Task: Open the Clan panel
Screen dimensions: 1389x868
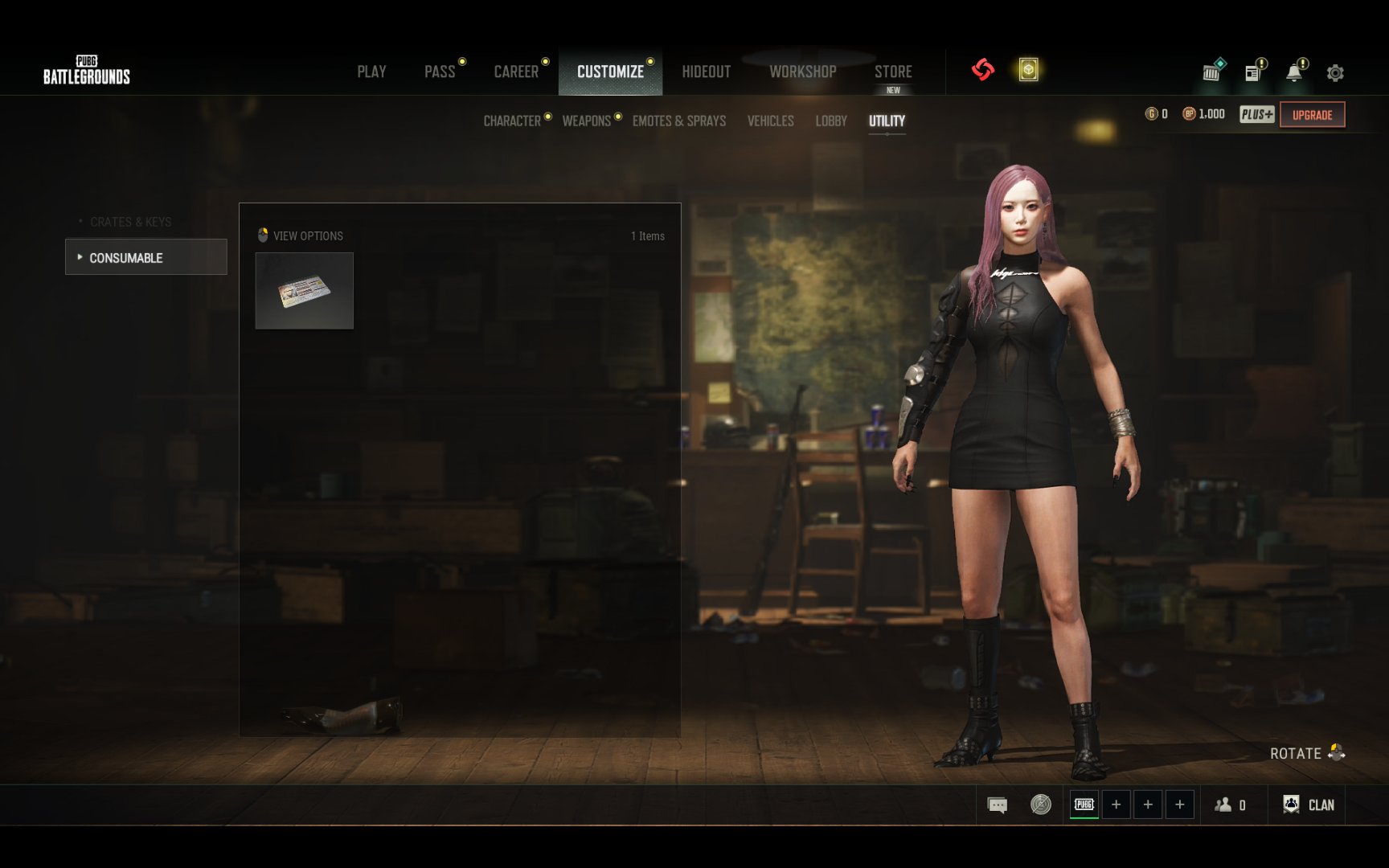Action: pyautogui.click(x=1309, y=805)
